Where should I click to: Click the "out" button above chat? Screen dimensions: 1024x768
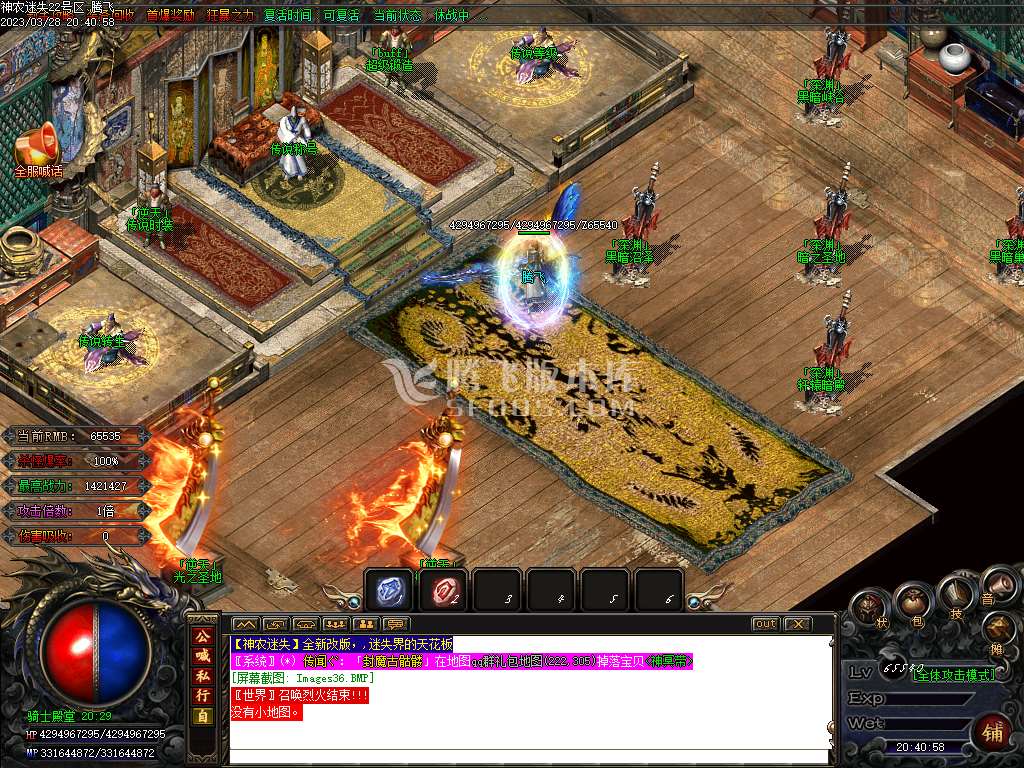[765, 624]
